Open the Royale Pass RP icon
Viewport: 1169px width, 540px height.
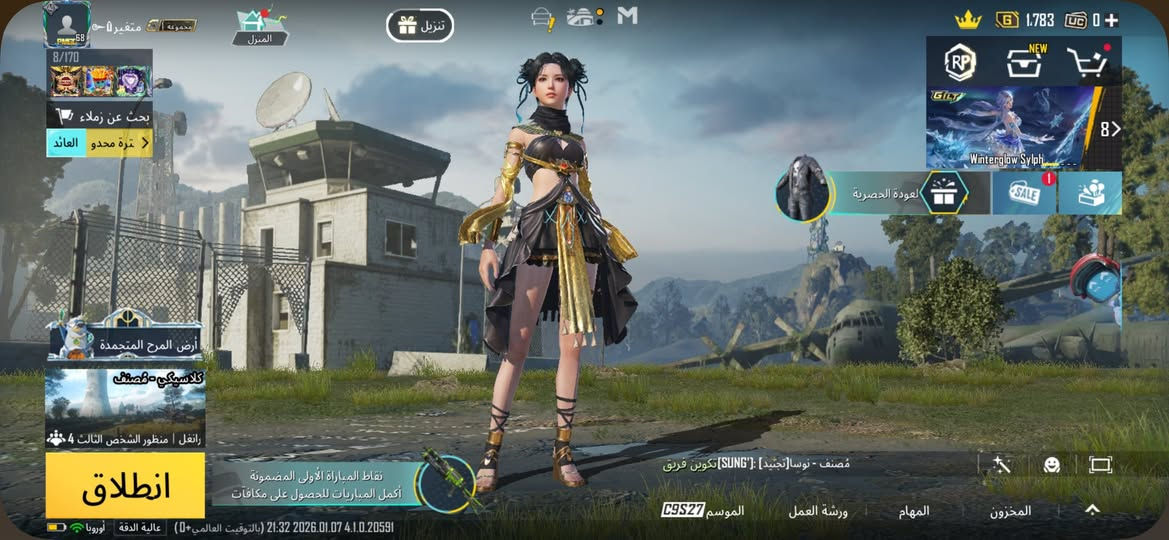[x=960, y=62]
